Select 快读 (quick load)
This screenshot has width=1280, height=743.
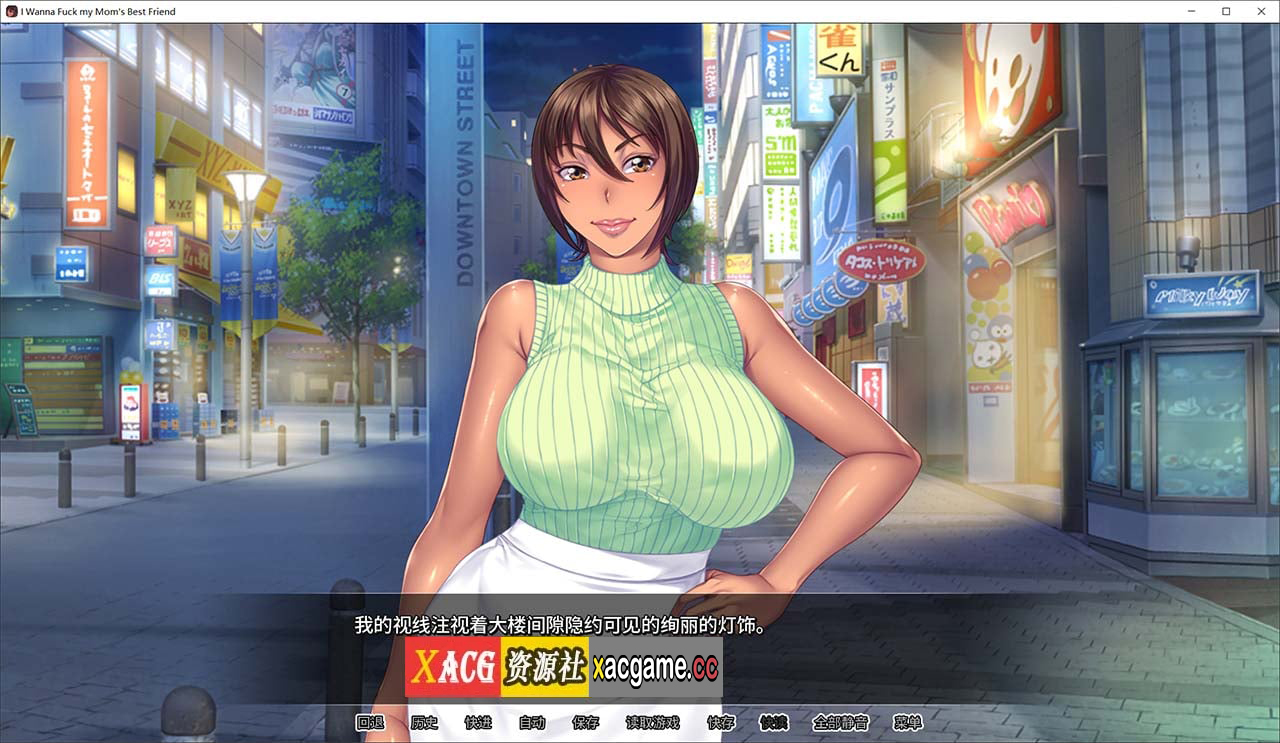[774, 723]
